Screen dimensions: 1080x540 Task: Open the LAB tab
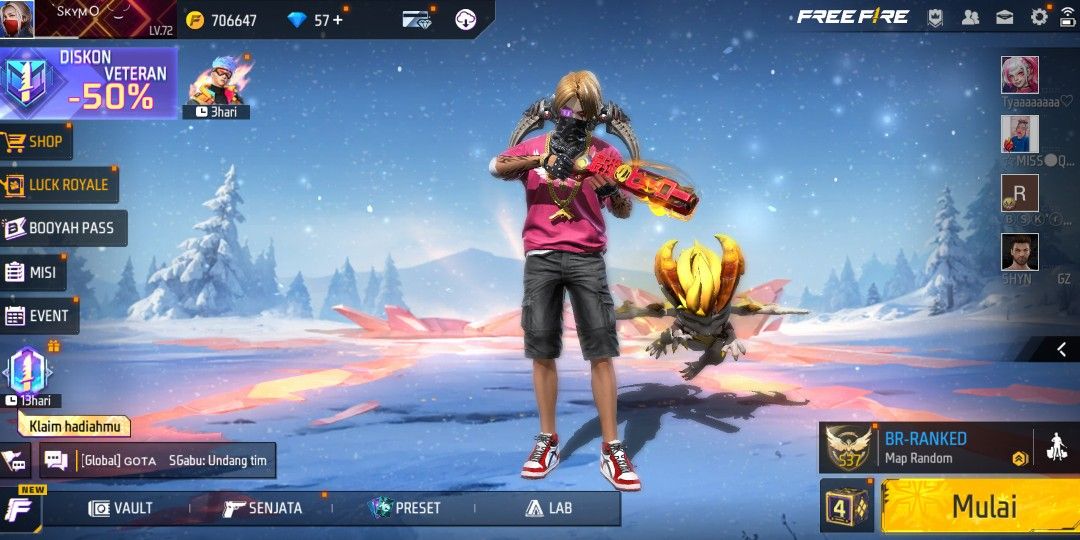click(549, 508)
